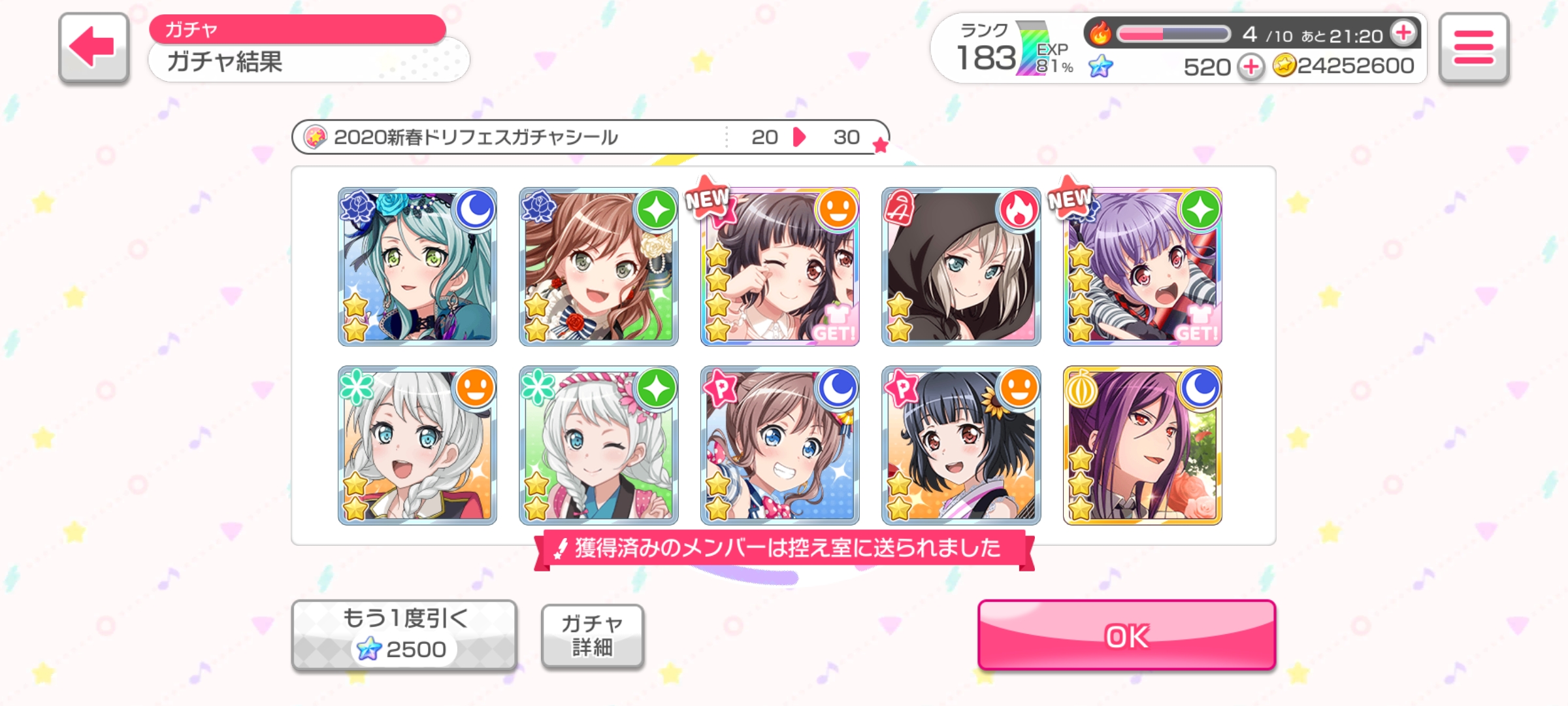View the new four-star winking black-haired card
The image size is (1568, 706).
(780, 267)
